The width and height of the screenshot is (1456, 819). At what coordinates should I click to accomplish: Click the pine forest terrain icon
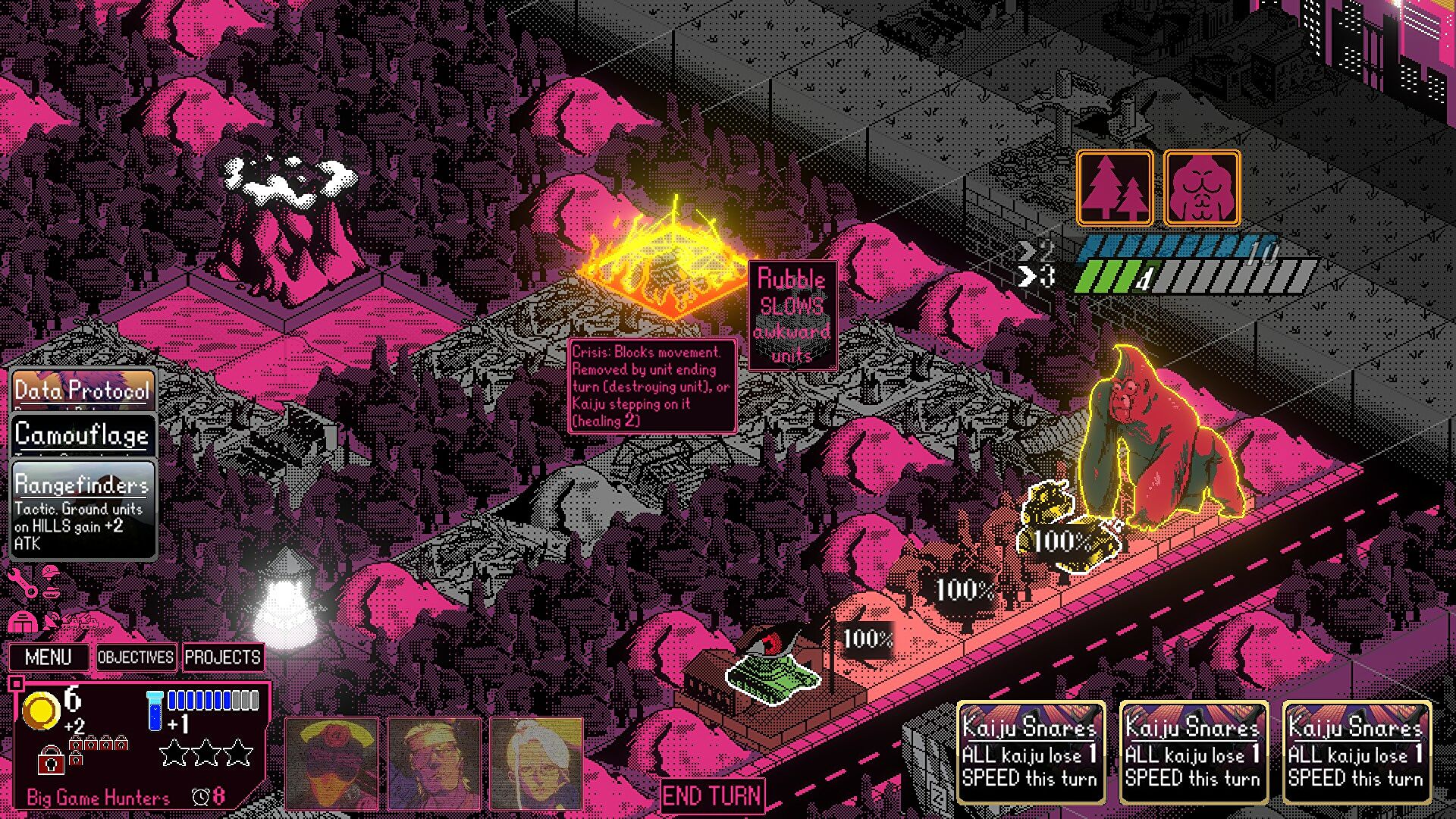pyautogui.click(x=1114, y=188)
